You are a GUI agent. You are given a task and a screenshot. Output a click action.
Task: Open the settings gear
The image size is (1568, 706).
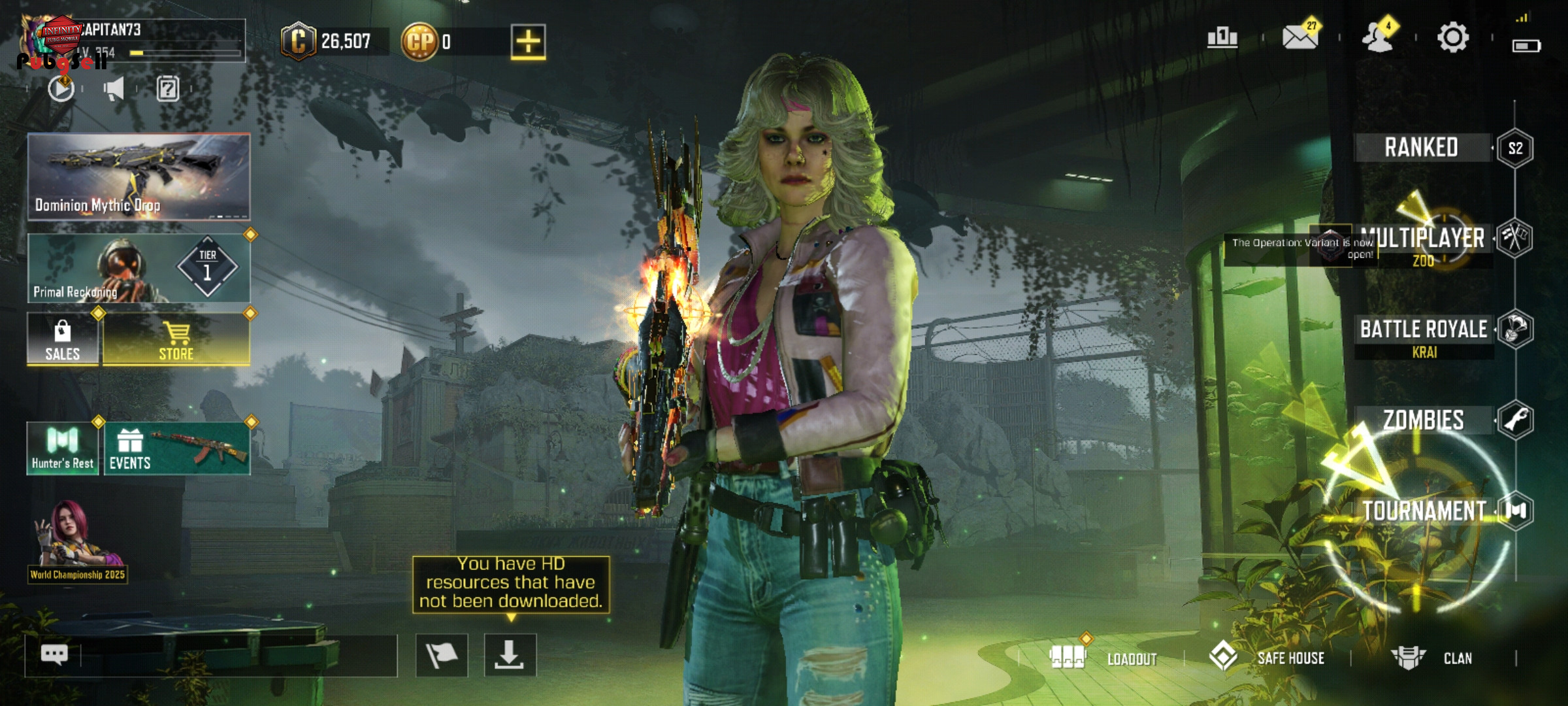1453,37
